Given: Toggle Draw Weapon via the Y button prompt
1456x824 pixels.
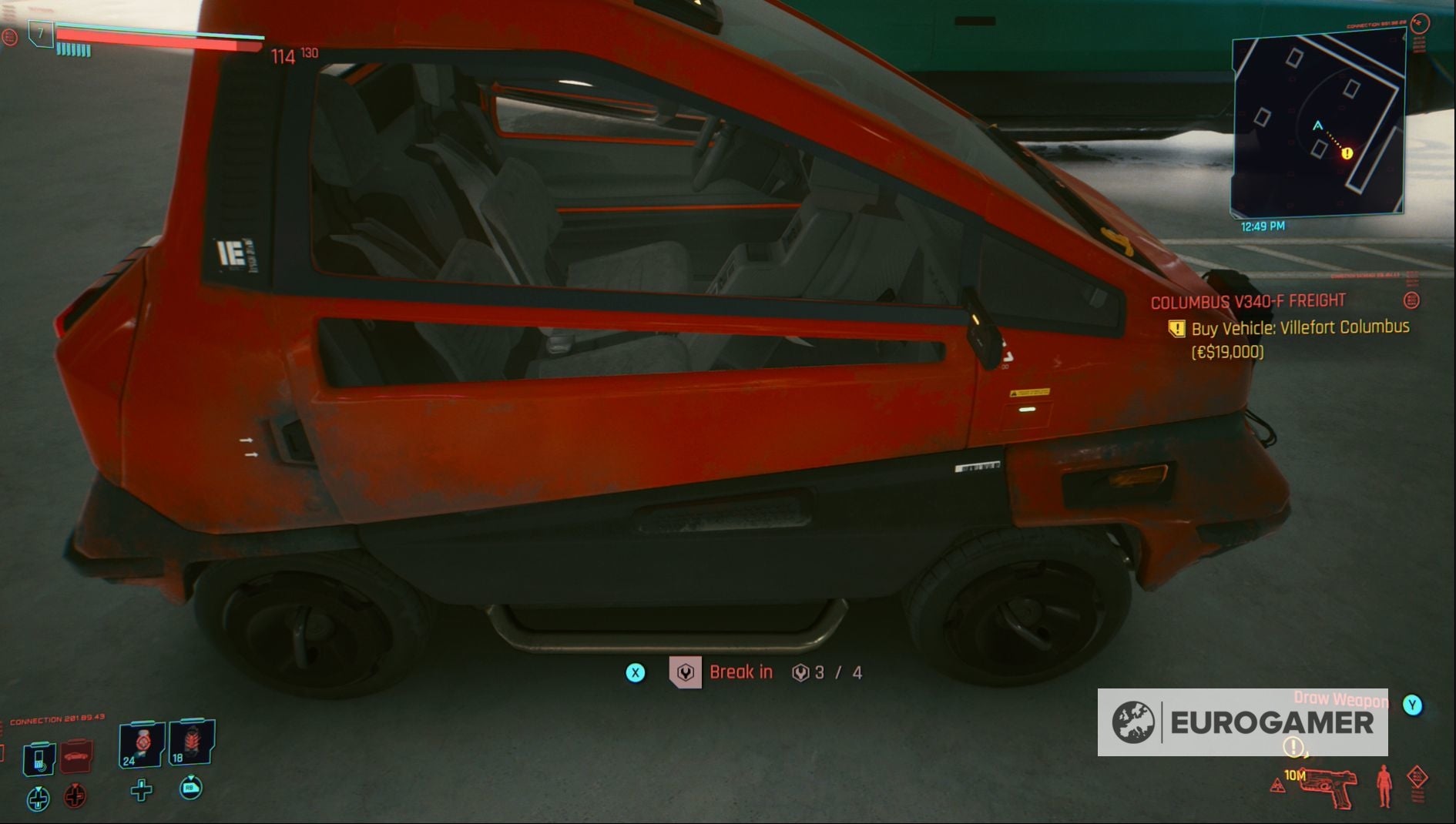Looking at the screenshot, I should click(x=1412, y=705).
